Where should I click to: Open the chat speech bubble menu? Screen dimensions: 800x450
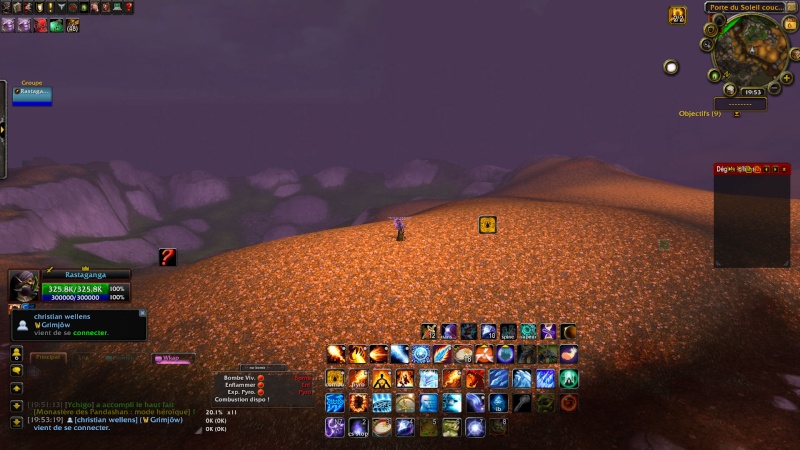[17, 370]
